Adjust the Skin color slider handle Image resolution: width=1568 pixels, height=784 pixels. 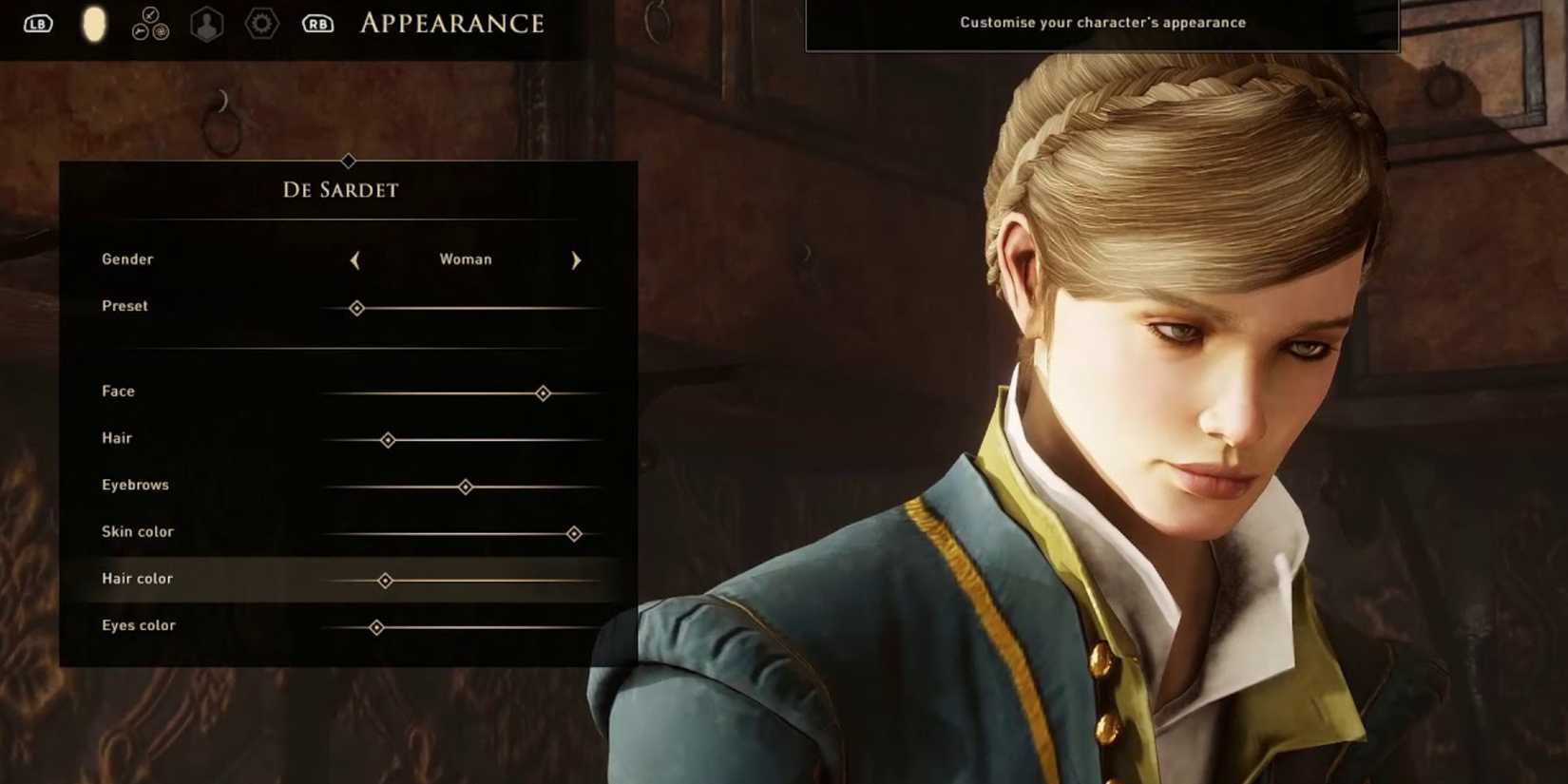(574, 534)
